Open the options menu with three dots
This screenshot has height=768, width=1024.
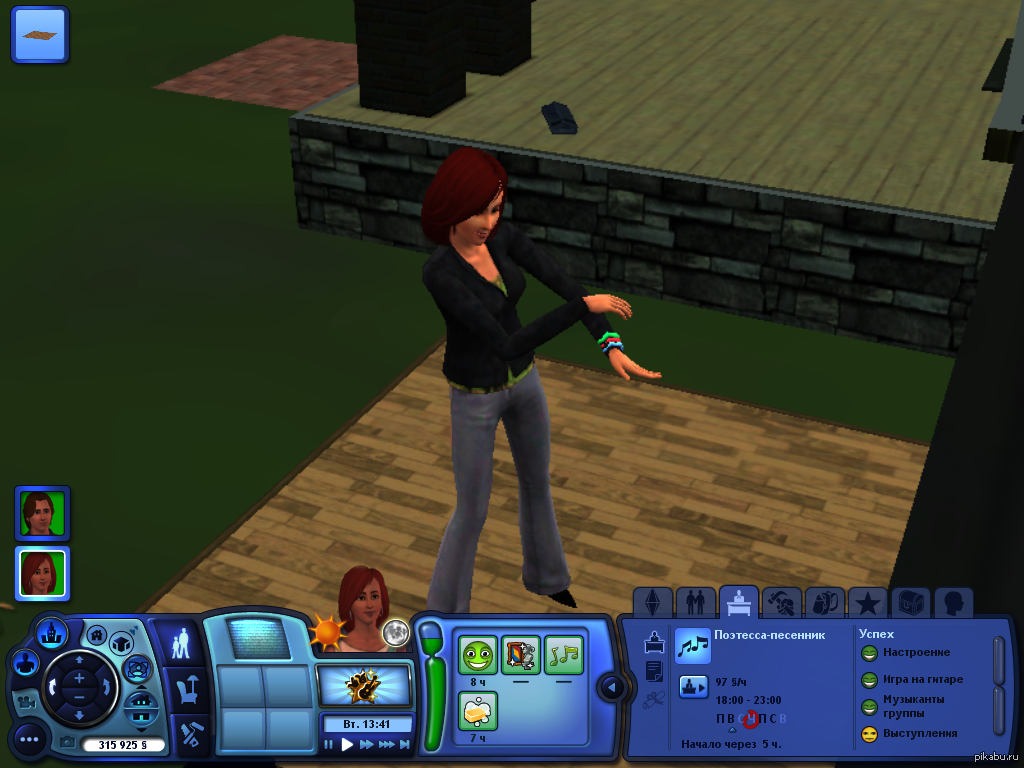tap(29, 739)
